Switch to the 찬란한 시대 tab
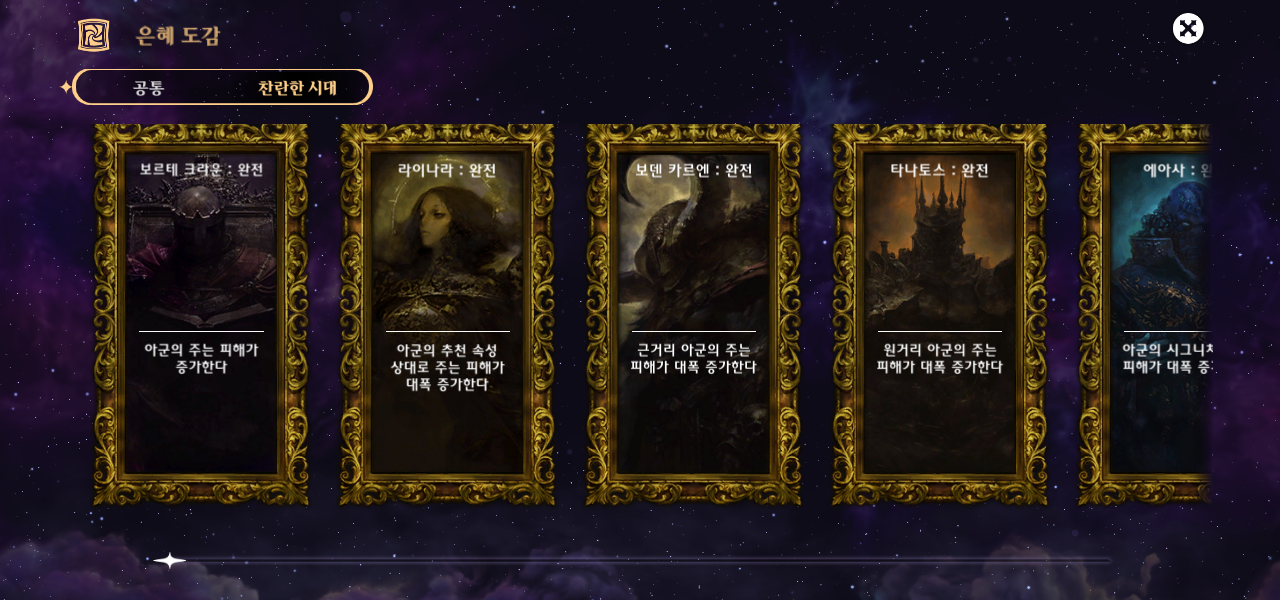 pyautogui.click(x=297, y=88)
